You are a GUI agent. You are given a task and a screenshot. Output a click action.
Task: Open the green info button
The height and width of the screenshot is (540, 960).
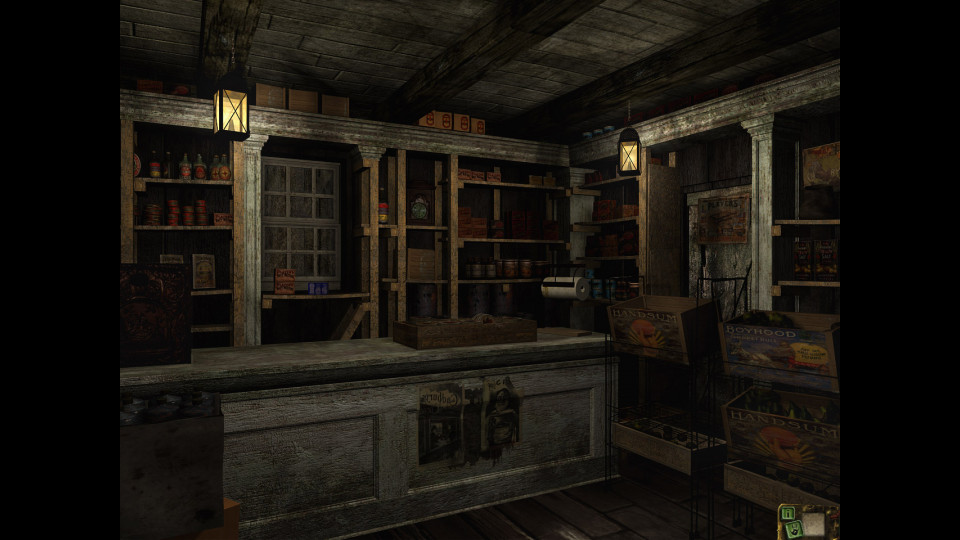coord(788,513)
